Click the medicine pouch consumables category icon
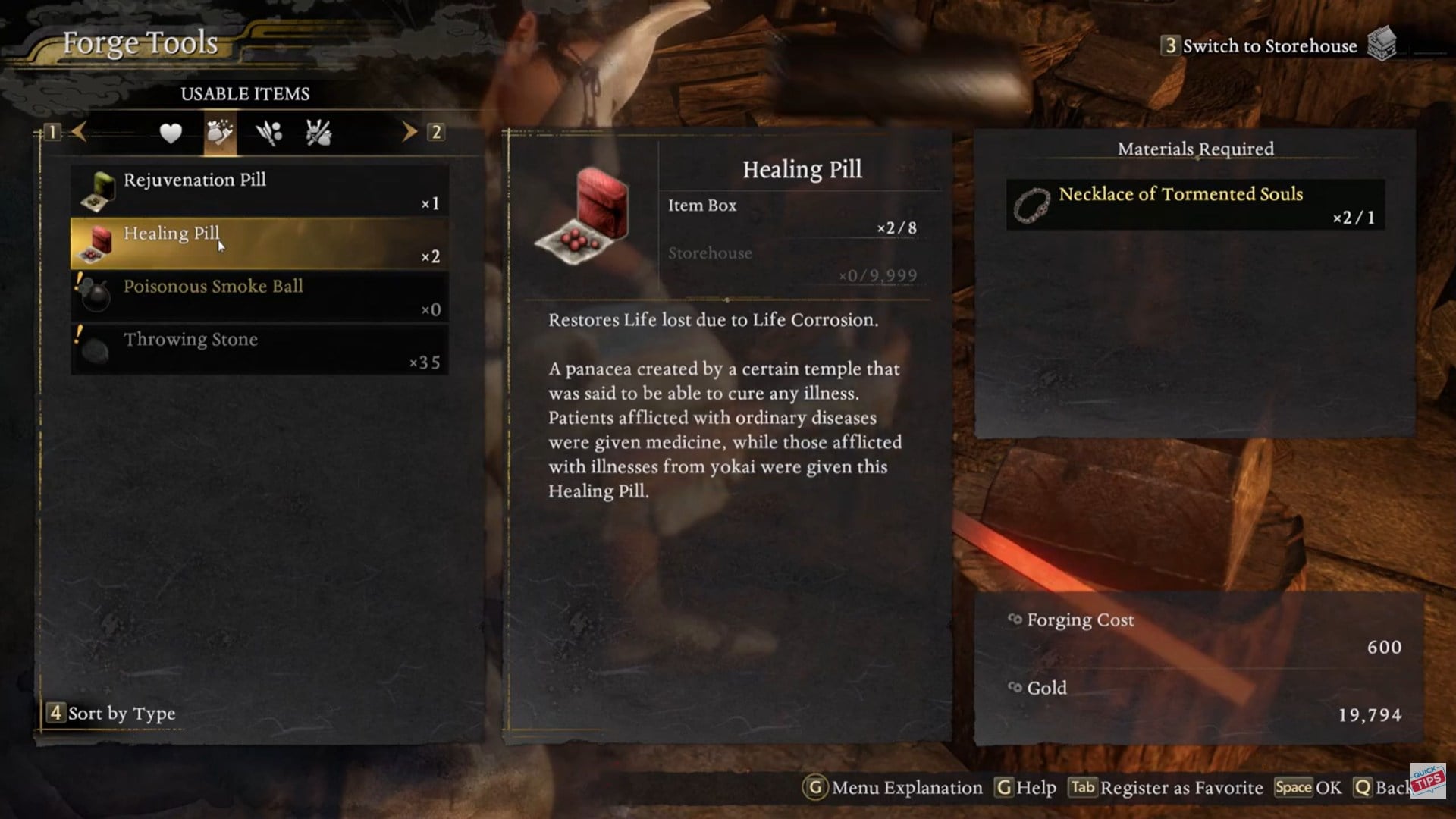The width and height of the screenshot is (1456, 819). (219, 133)
